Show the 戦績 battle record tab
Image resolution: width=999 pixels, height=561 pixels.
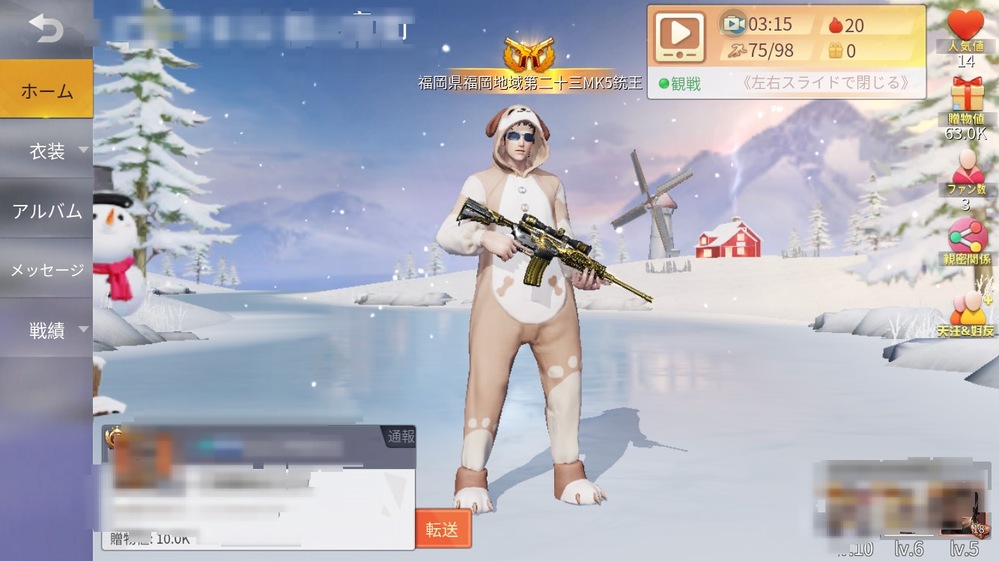(46, 330)
